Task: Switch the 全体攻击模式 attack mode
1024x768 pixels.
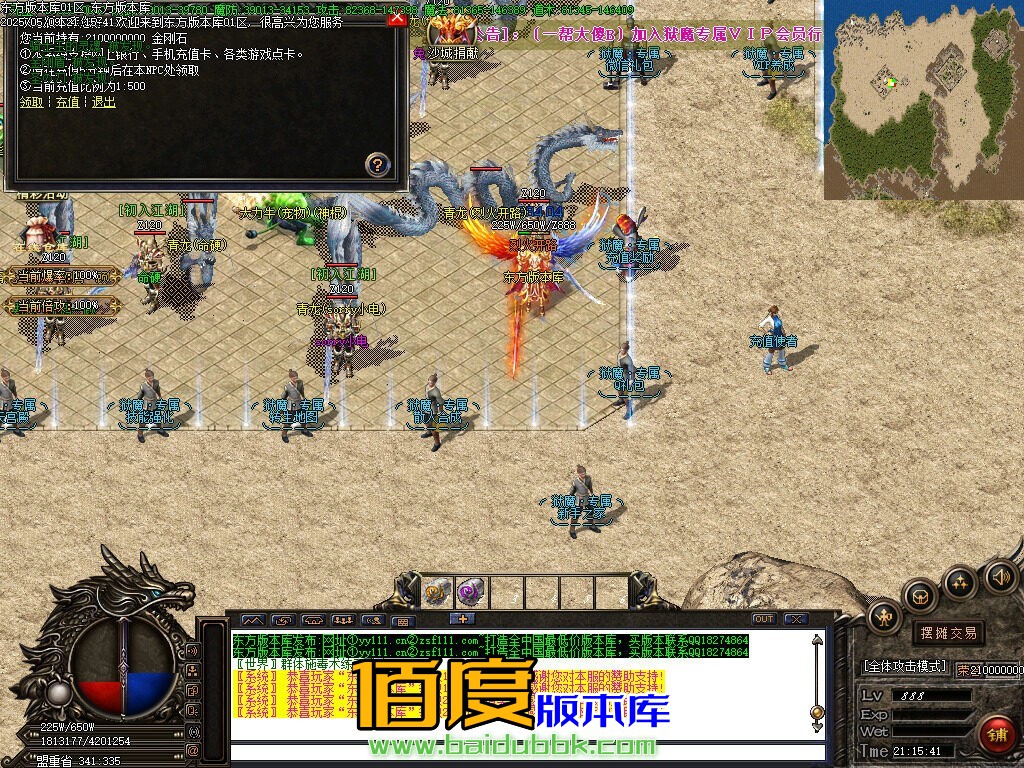Action: point(904,666)
